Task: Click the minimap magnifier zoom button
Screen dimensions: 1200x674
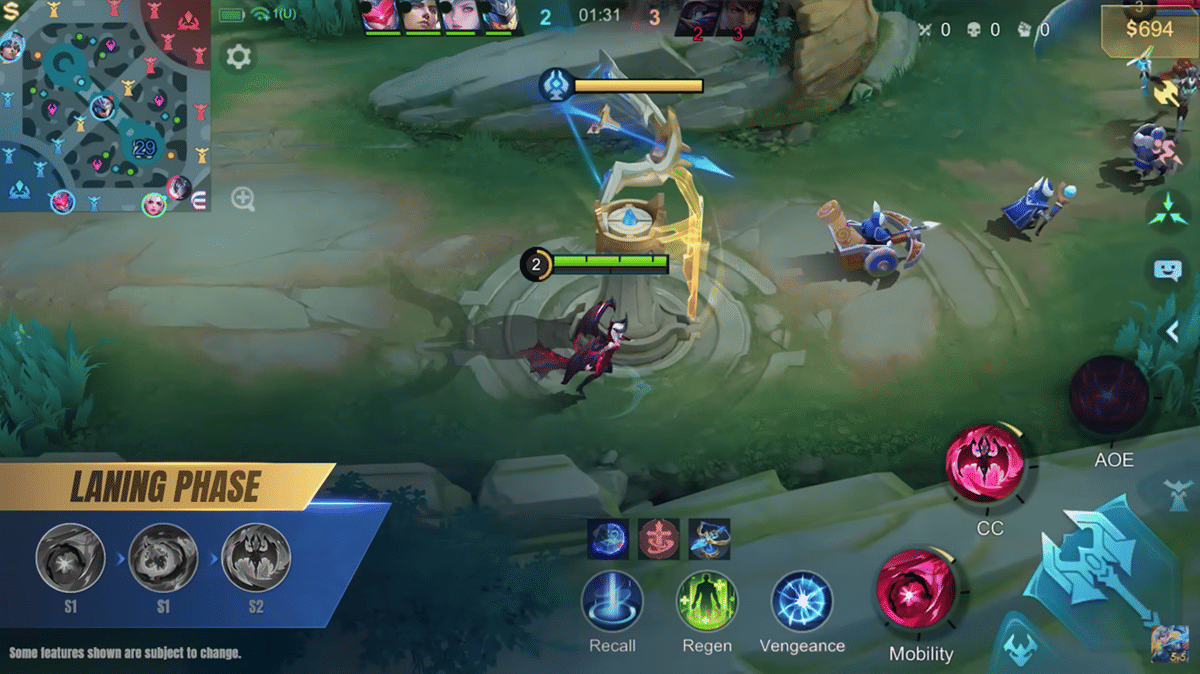Action: [243, 198]
